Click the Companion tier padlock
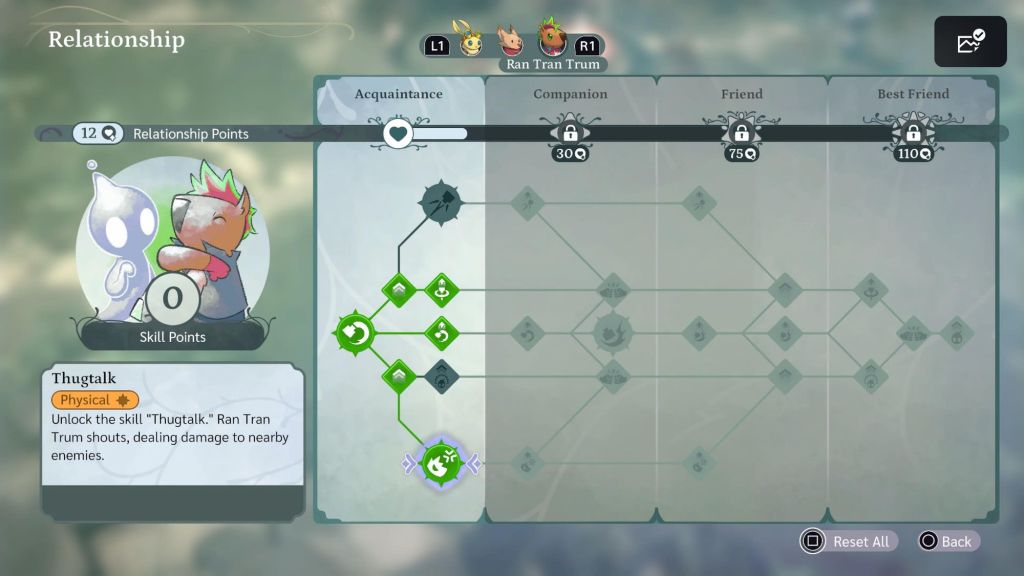This screenshot has height=576, width=1024. (x=570, y=133)
